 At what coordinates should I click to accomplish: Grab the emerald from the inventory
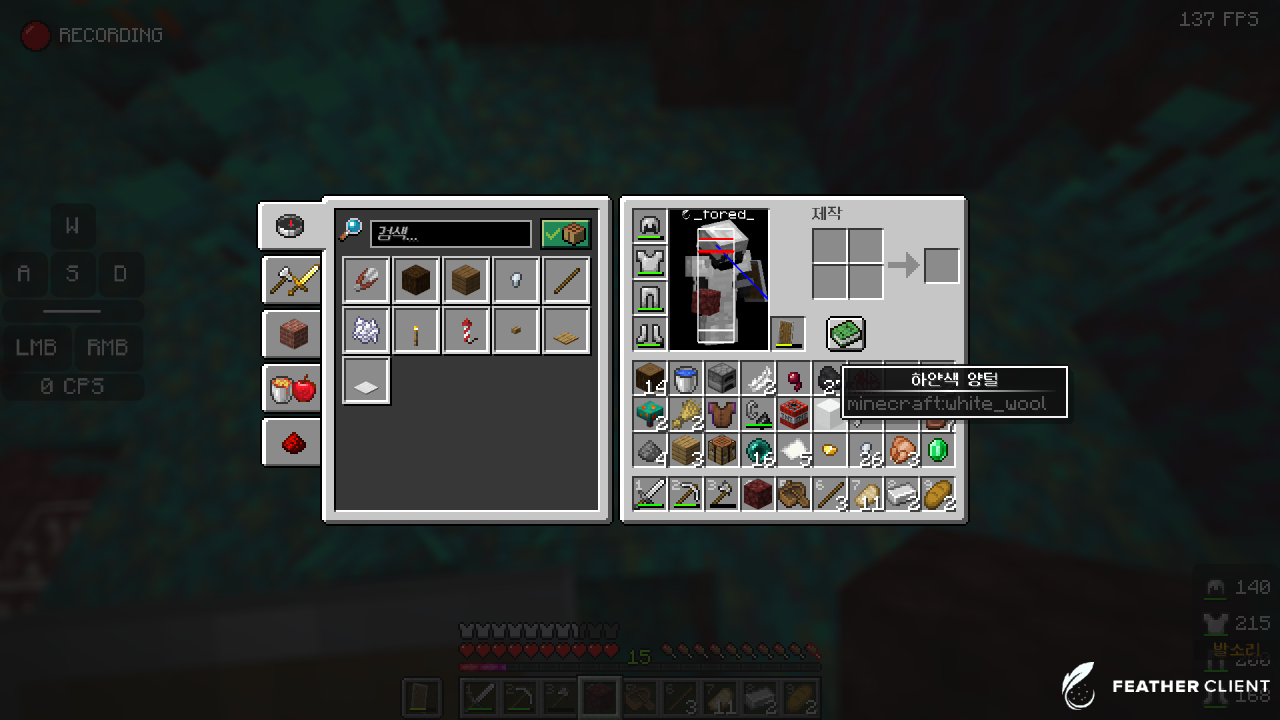[938, 450]
